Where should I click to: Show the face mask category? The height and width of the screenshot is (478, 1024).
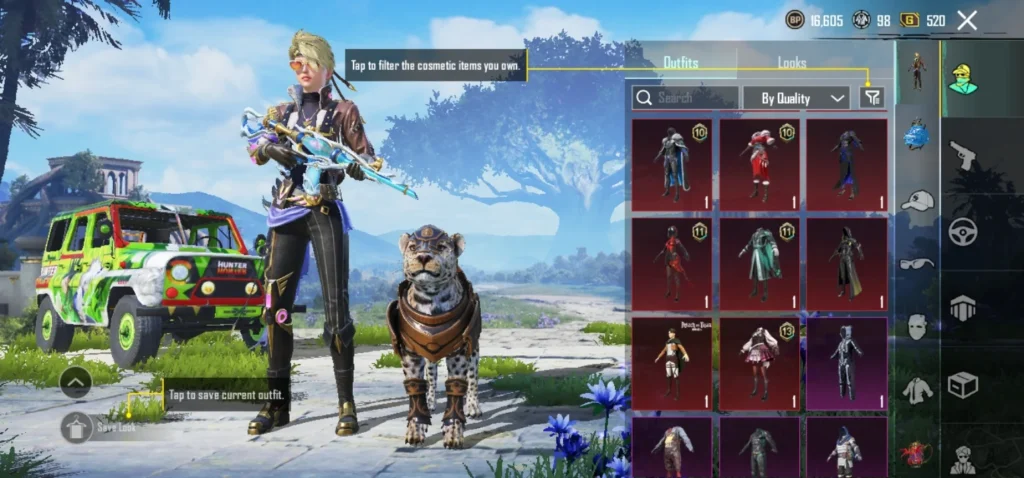[x=917, y=326]
